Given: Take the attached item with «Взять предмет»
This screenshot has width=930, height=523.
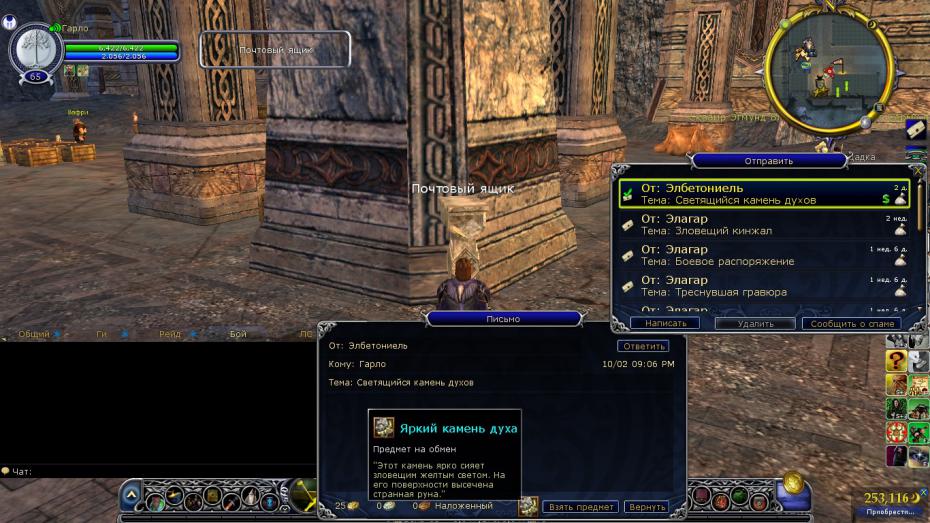Looking at the screenshot, I should (580, 507).
